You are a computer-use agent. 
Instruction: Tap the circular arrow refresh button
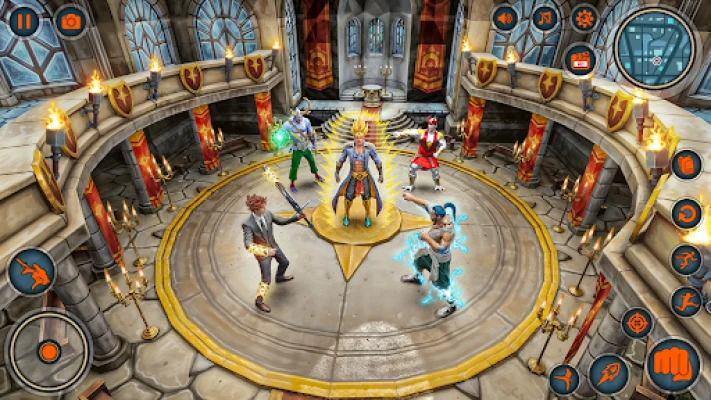point(686,212)
